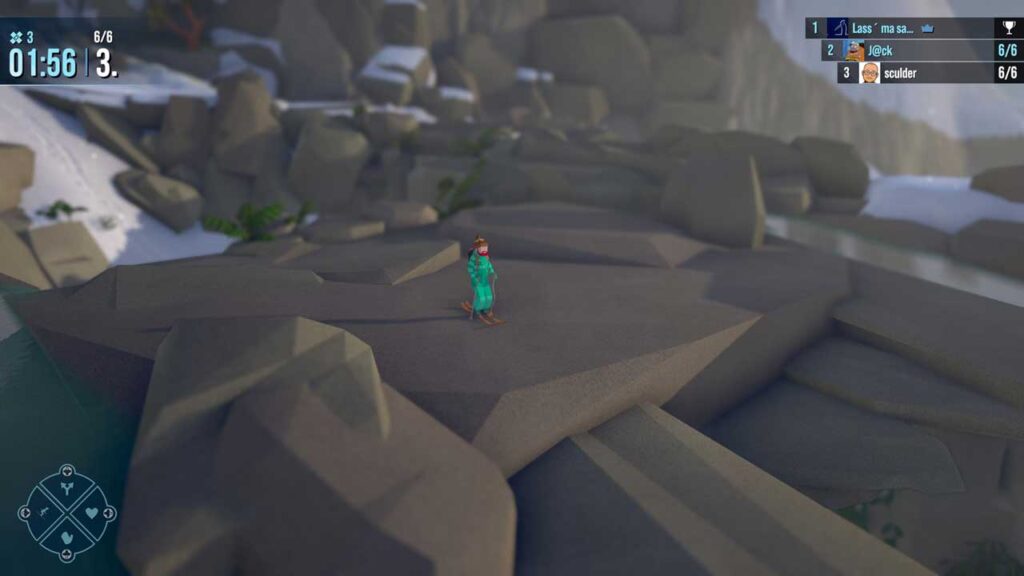The height and width of the screenshot is (576, 1024).
Task: Click J@ck's leaderboard row
Action: point(920,50)
